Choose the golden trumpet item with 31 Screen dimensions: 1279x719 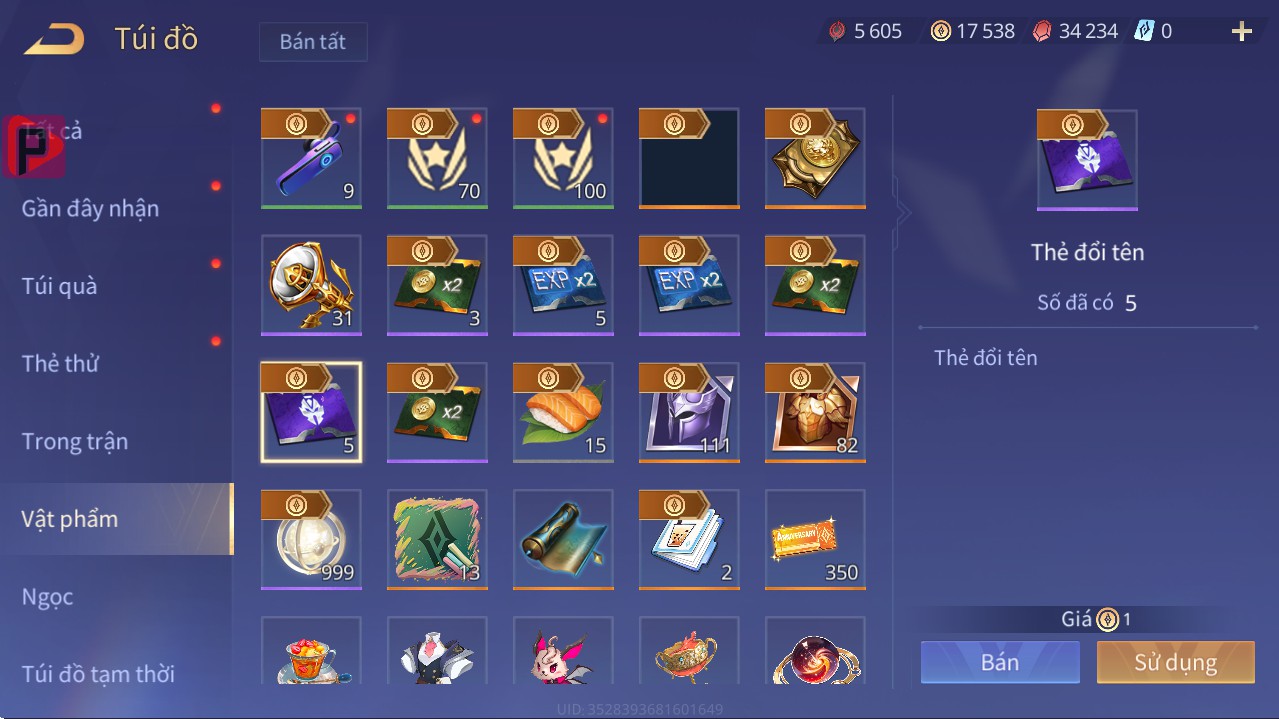311,285
